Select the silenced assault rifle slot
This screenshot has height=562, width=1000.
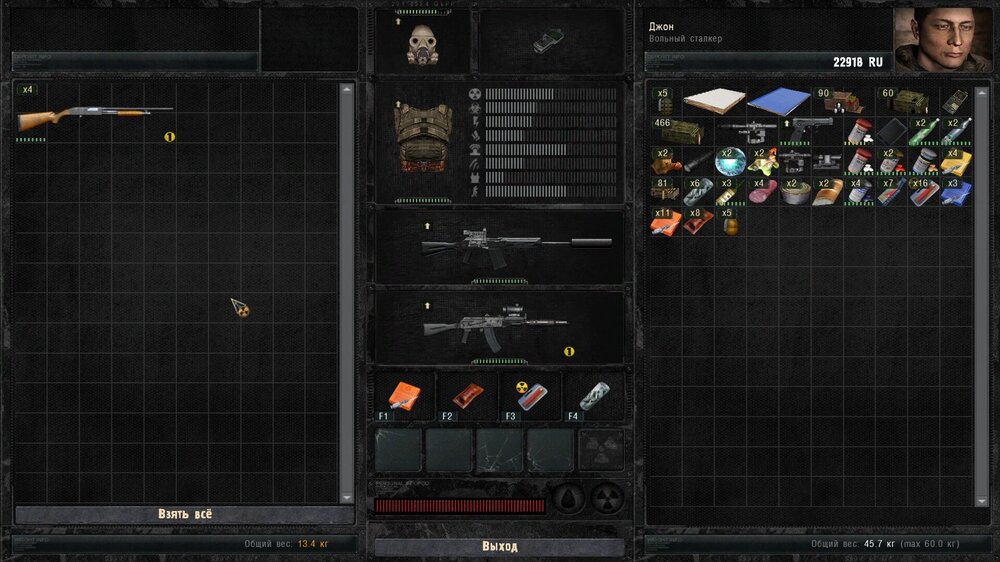500,244
